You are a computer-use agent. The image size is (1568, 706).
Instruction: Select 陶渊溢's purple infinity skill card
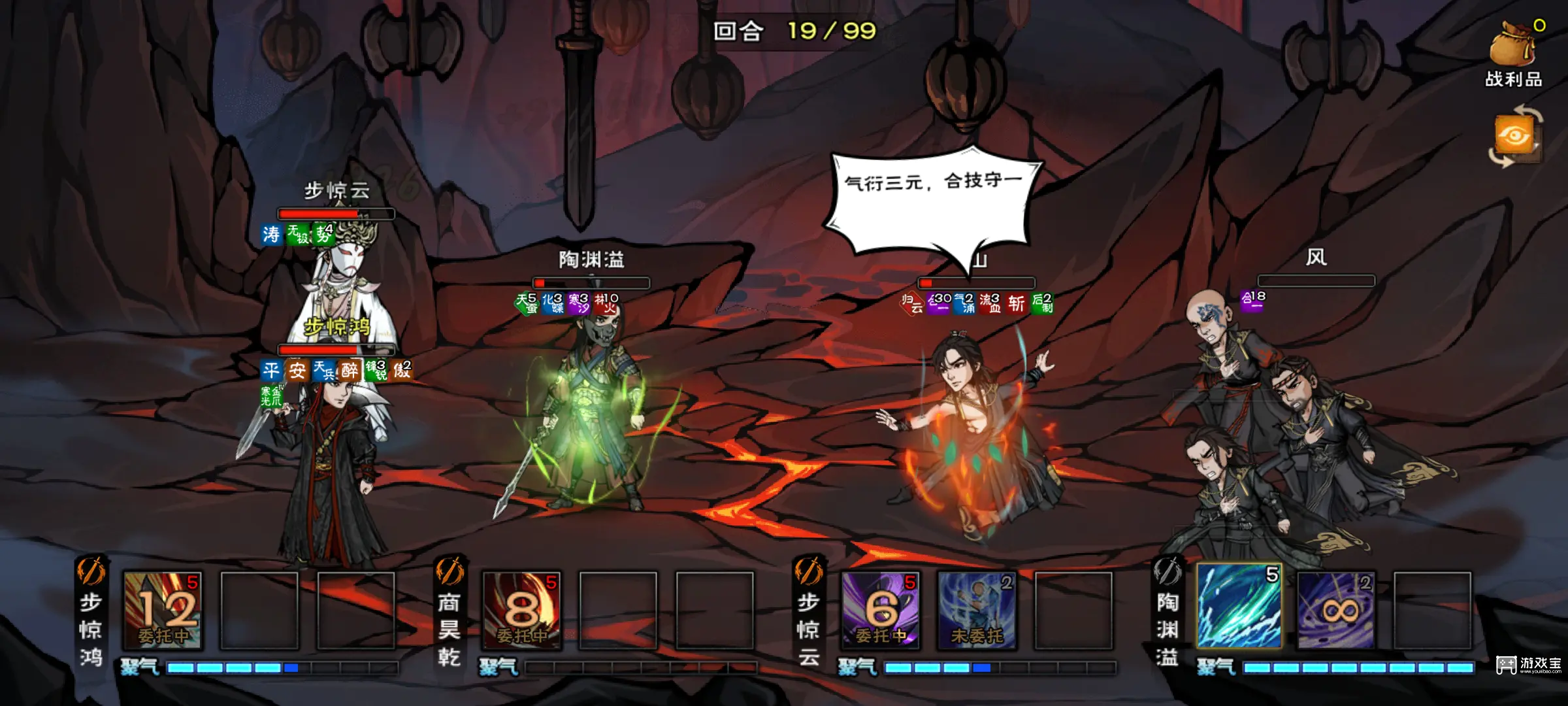pos(1335,611)
